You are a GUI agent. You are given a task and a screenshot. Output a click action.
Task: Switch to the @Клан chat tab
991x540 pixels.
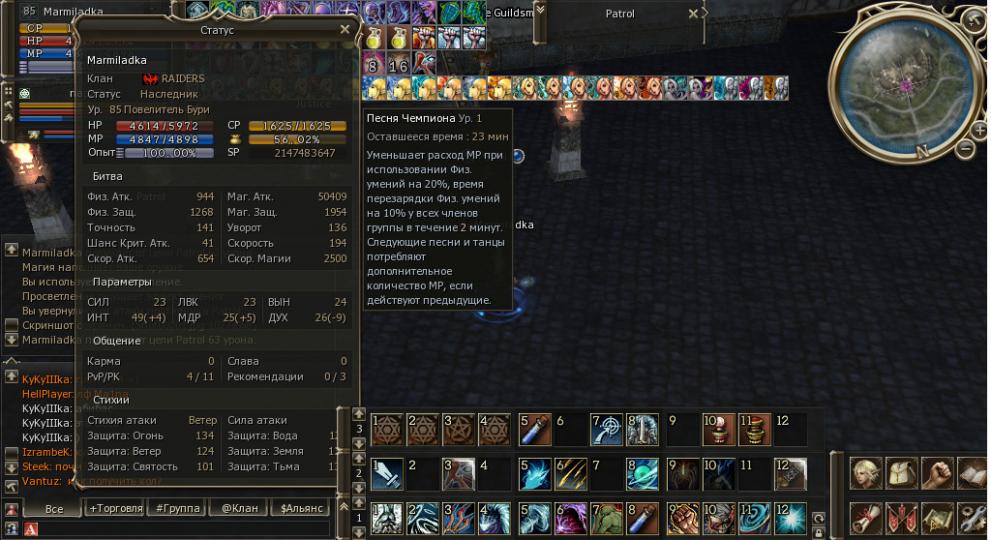tap(237, 509)
